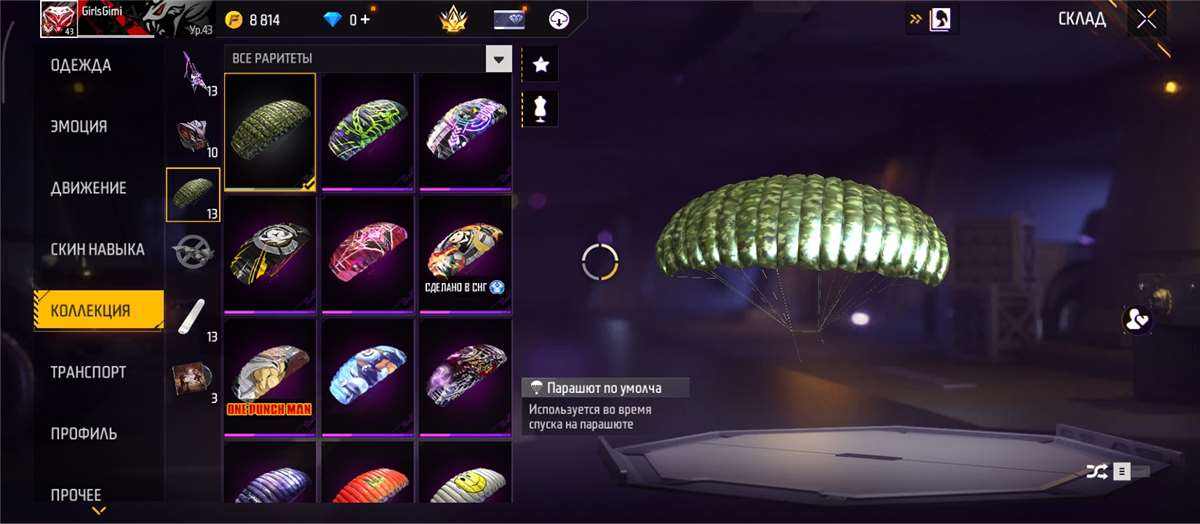
Task: Pick the green neon graffiti parachute
Action: coord(367,130)
